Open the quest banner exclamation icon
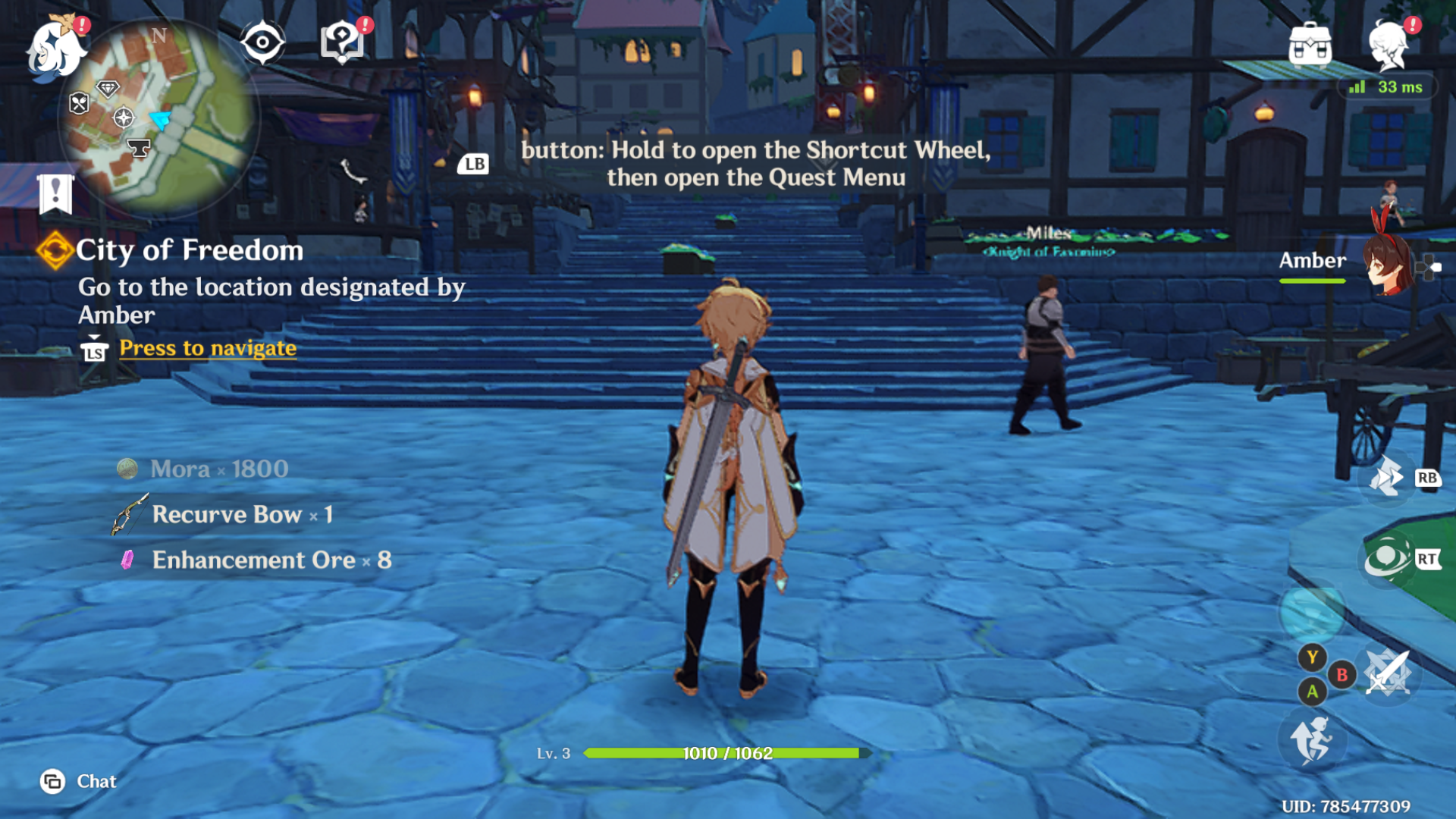Screen dimensions: 1456x819 point(55,193)
